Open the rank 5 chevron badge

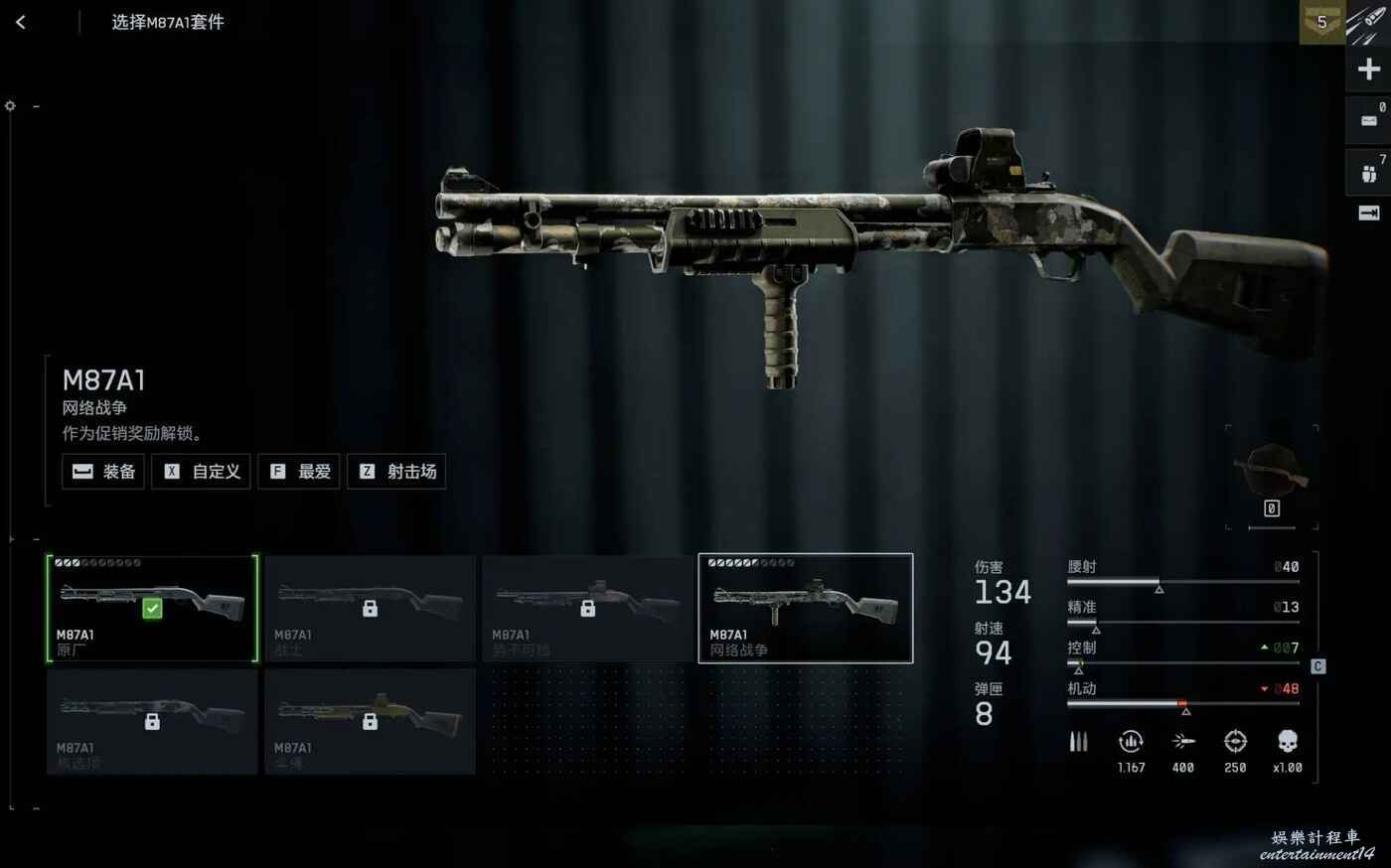[1321, 22]
